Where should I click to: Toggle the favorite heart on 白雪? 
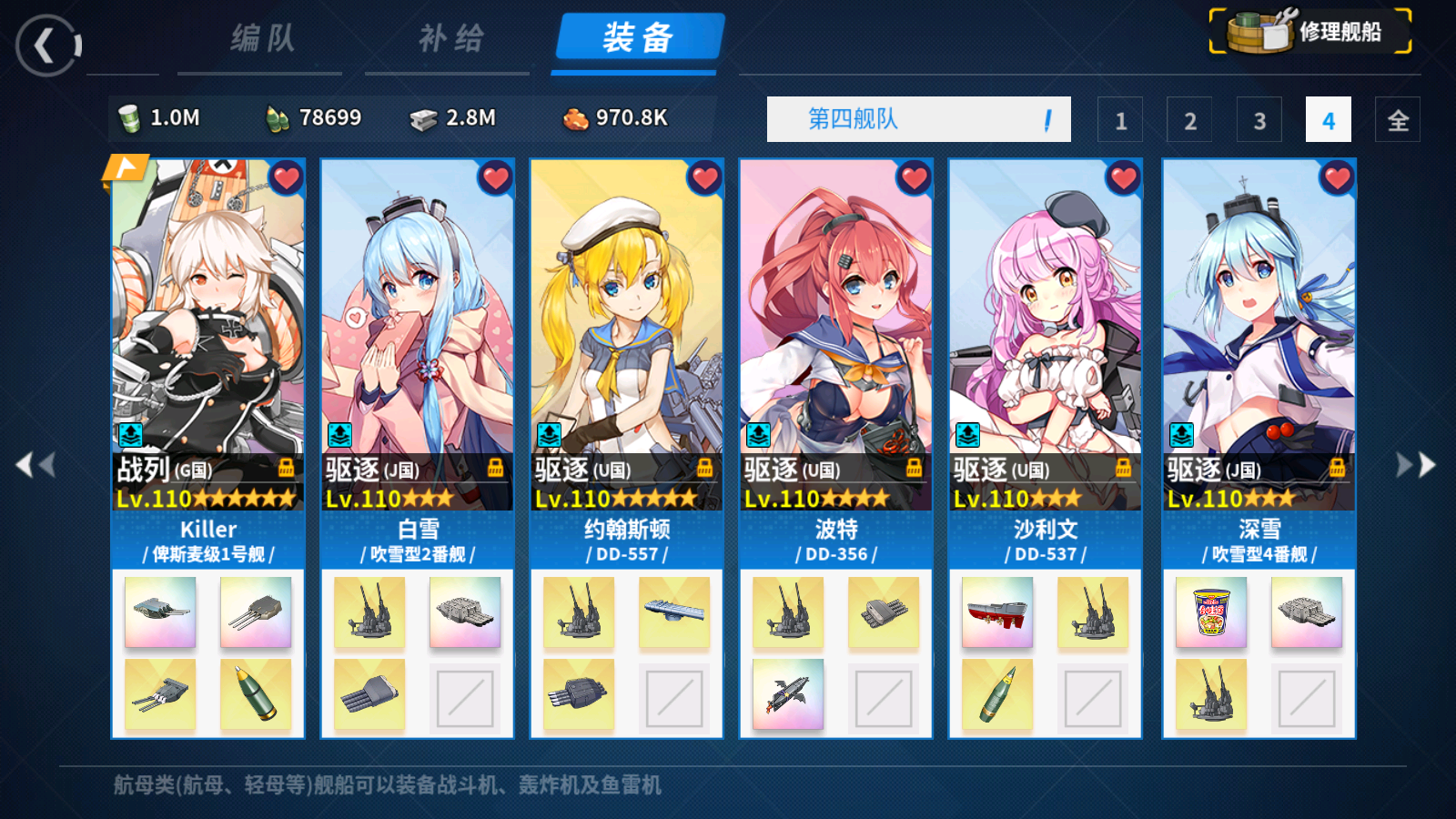(x=496, y=179)
